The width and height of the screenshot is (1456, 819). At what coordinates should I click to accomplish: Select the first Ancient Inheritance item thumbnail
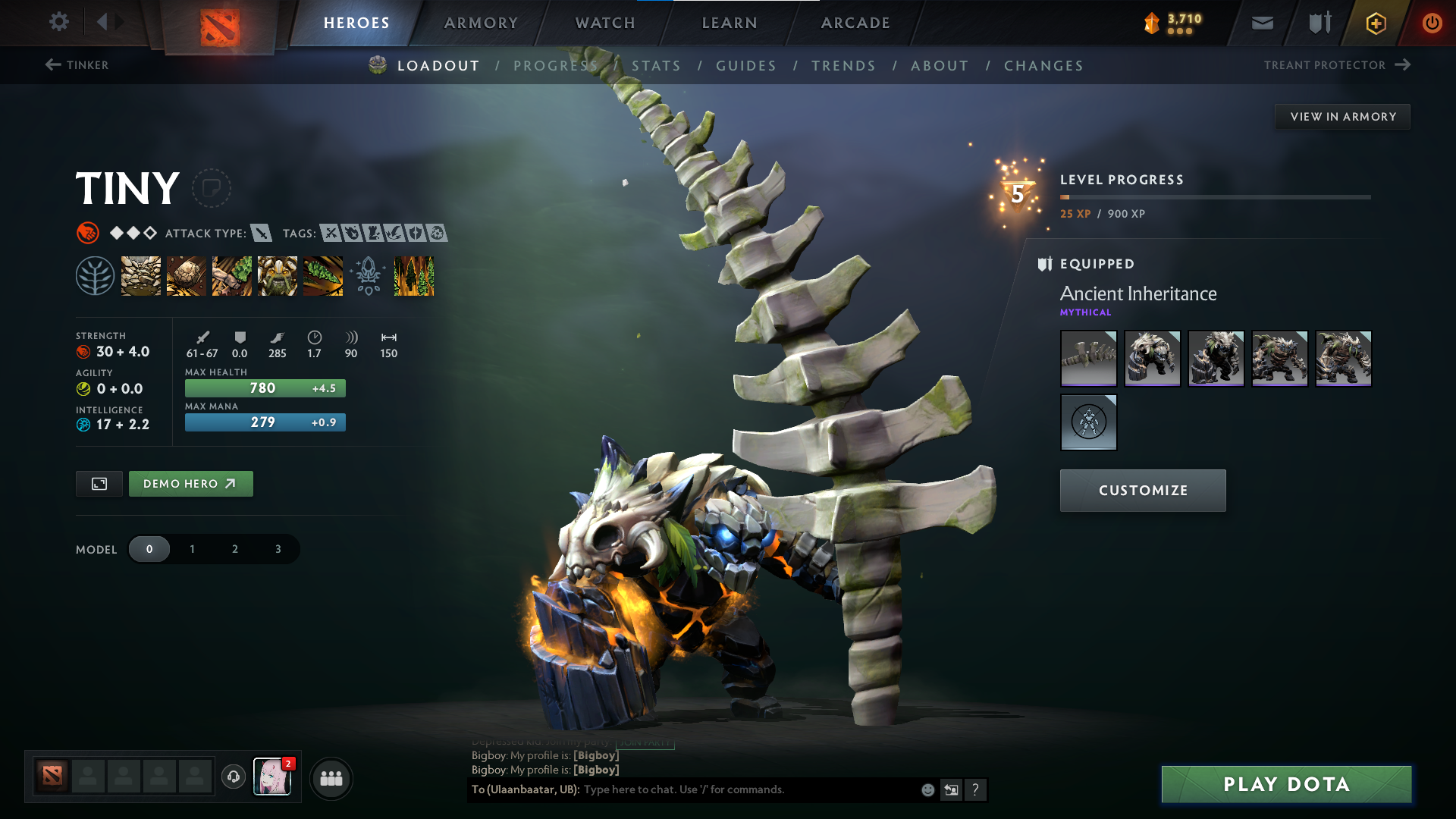(x=1088, y=358)
